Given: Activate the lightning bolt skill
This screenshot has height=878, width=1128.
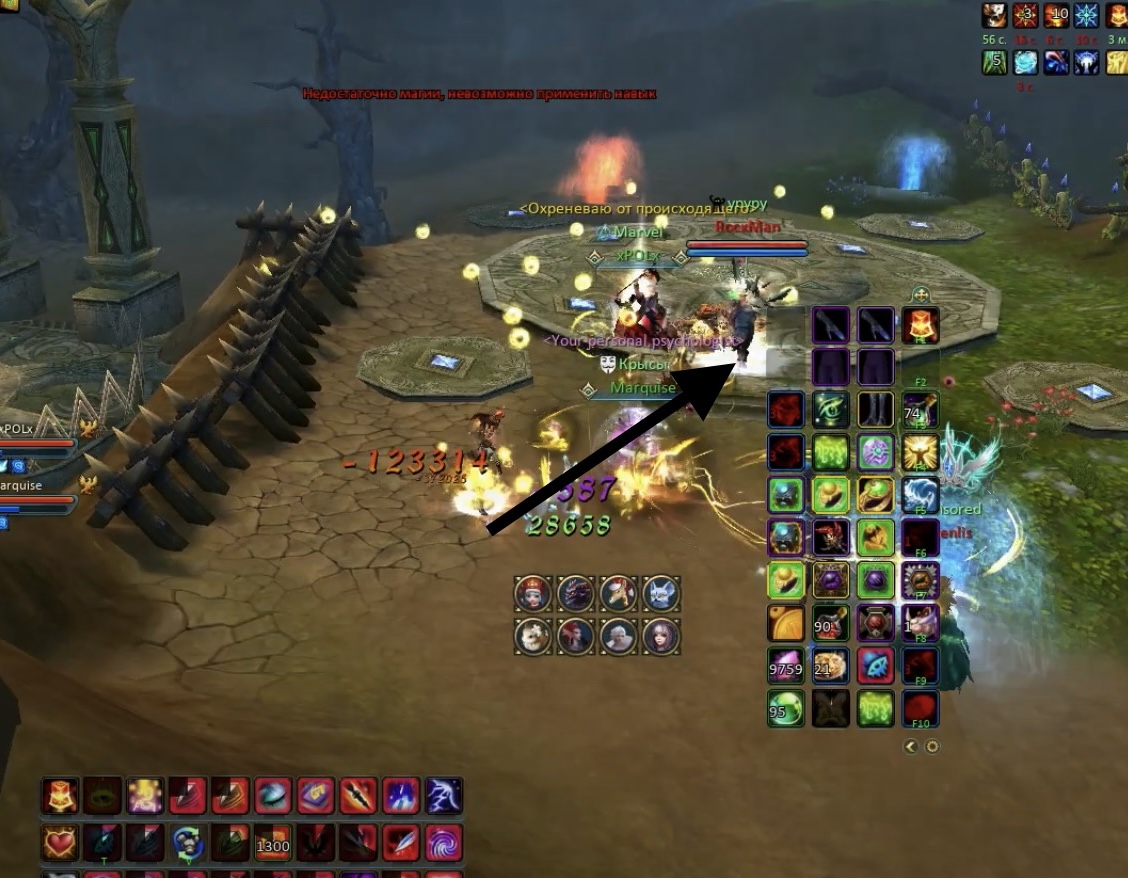Looking at the screenshot, I should [443, 796].
